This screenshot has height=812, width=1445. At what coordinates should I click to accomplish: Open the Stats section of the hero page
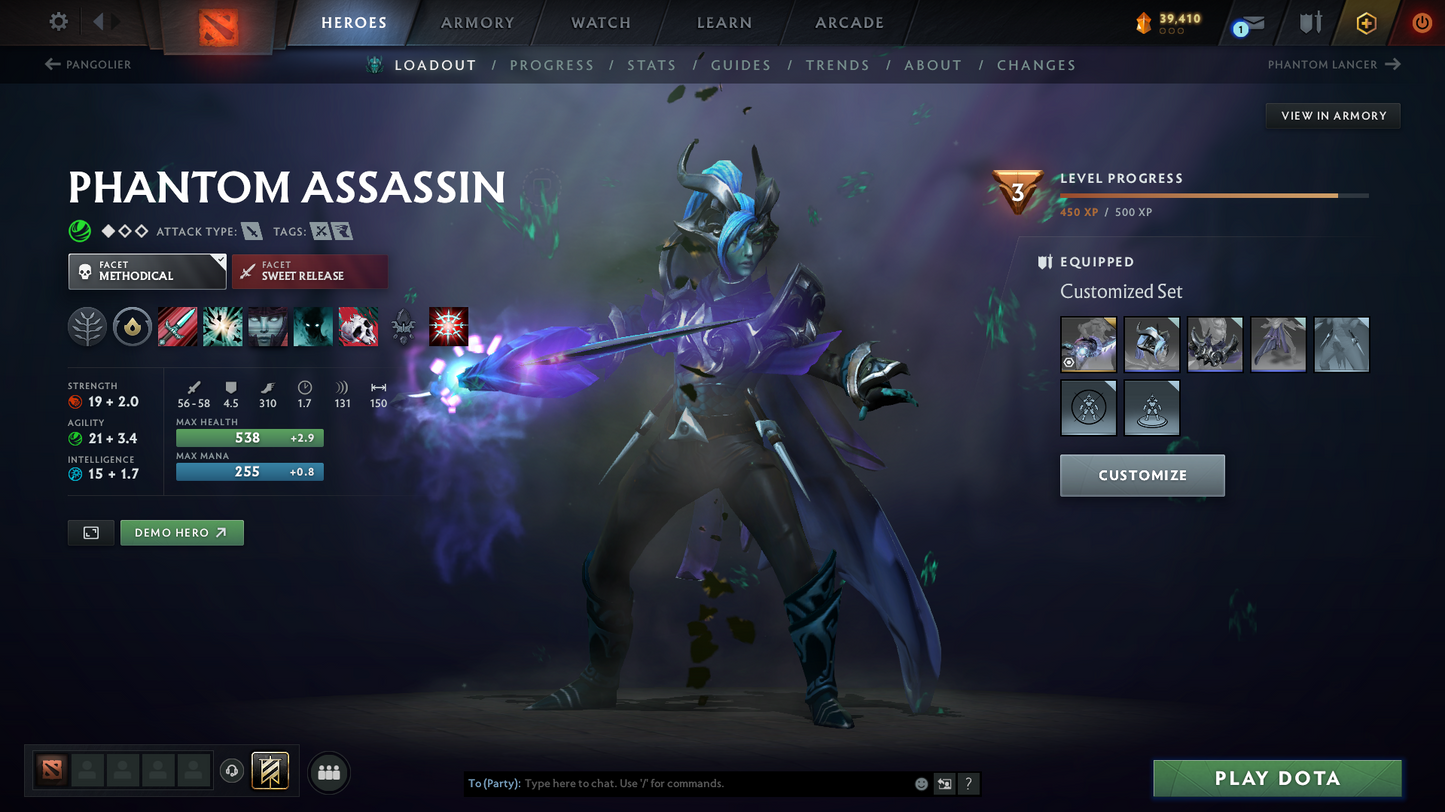tap(652, 65)
